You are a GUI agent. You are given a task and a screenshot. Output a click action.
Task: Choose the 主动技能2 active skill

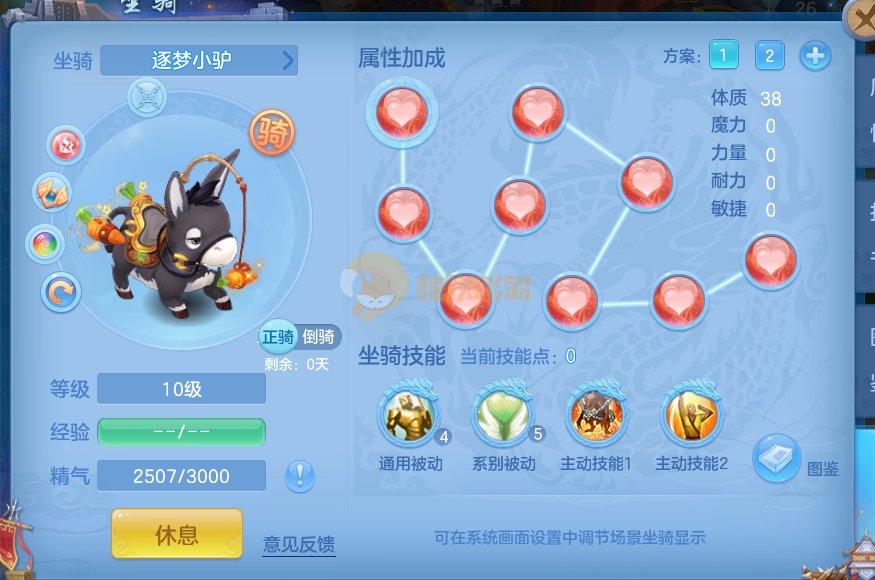[x=691, y=416]
